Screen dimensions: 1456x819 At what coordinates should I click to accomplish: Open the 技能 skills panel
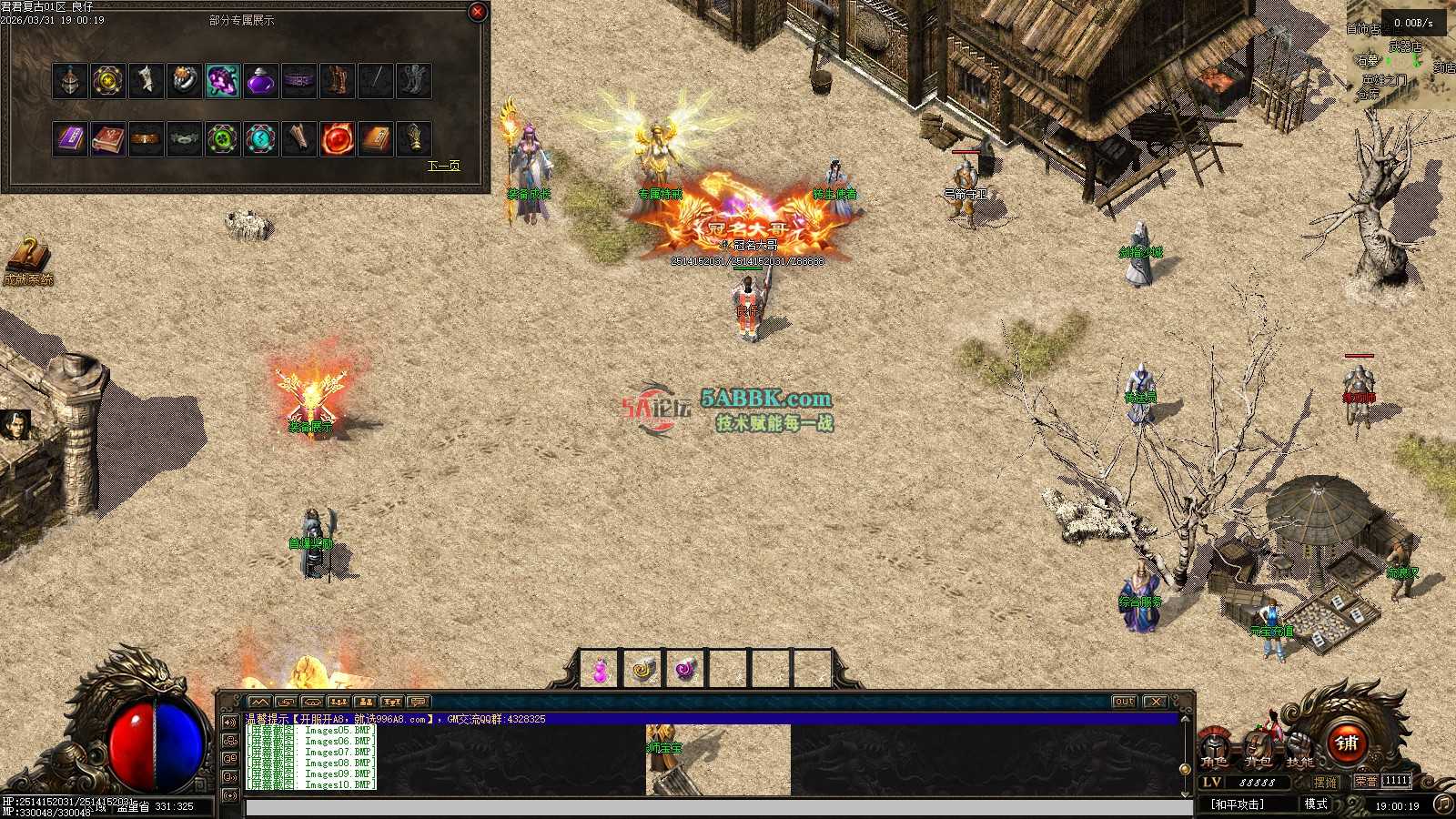(x=1299, y=748)
